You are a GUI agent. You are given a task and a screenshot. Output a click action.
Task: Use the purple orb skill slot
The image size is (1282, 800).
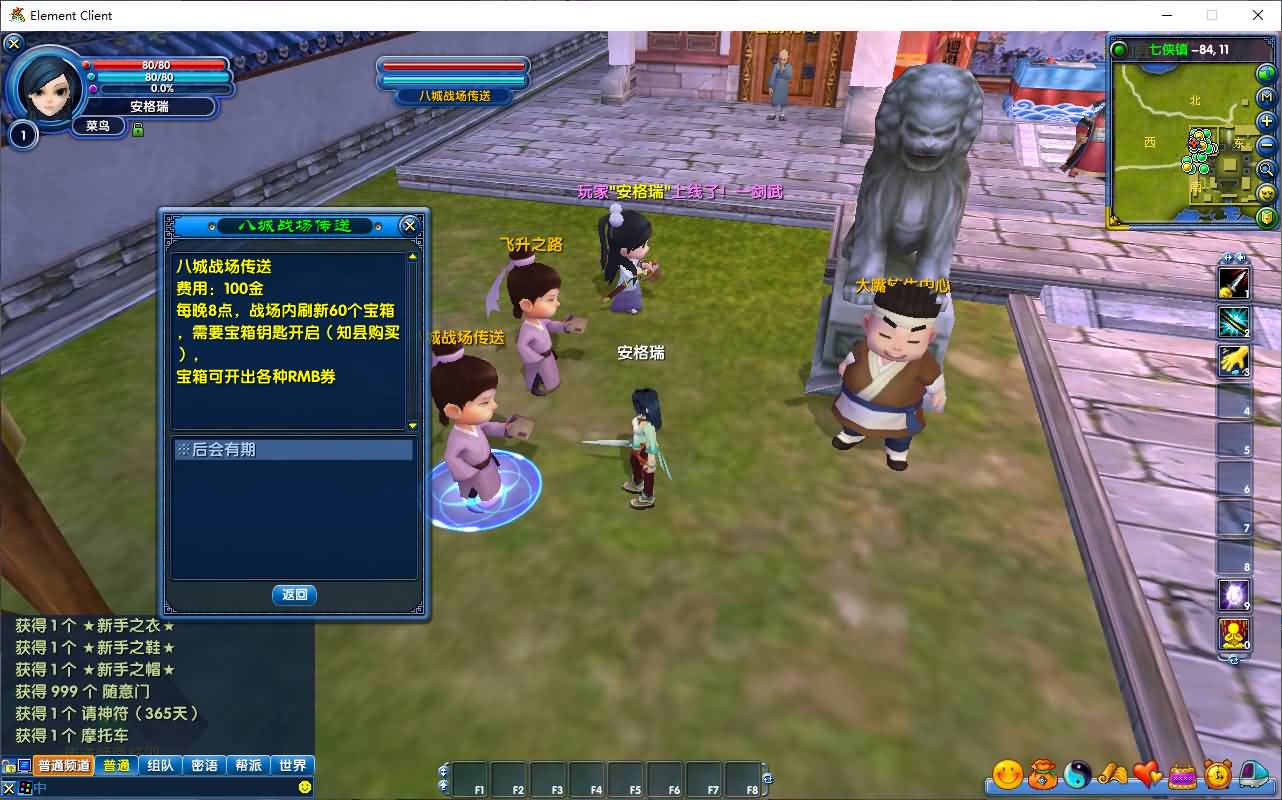tap(1233, 595)
